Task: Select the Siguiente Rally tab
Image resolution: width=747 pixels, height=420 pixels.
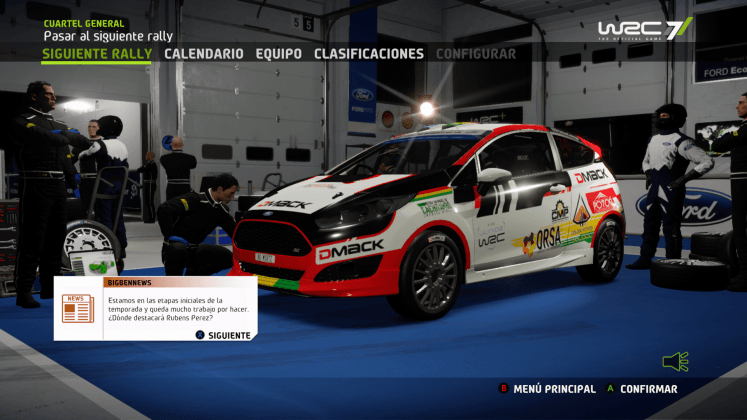Action: coord(96,54)
